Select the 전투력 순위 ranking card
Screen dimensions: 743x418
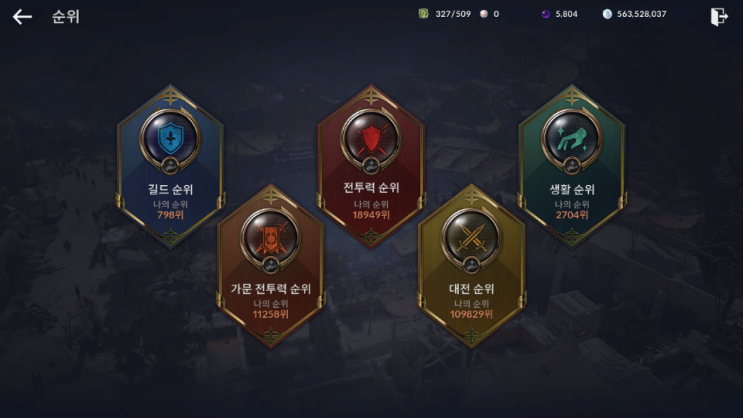point(371,165)
